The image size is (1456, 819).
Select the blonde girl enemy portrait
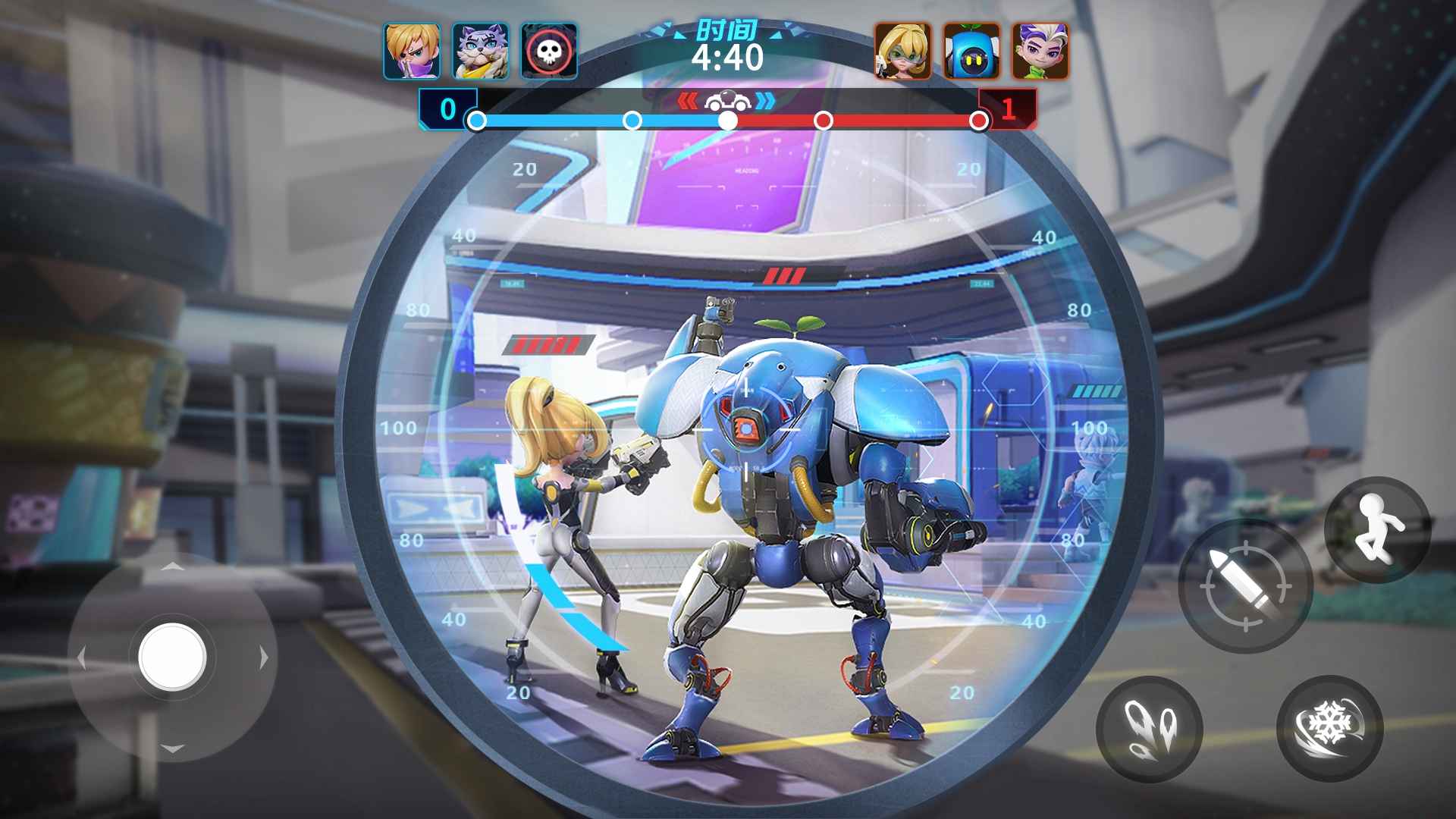[x=902, y=52]
